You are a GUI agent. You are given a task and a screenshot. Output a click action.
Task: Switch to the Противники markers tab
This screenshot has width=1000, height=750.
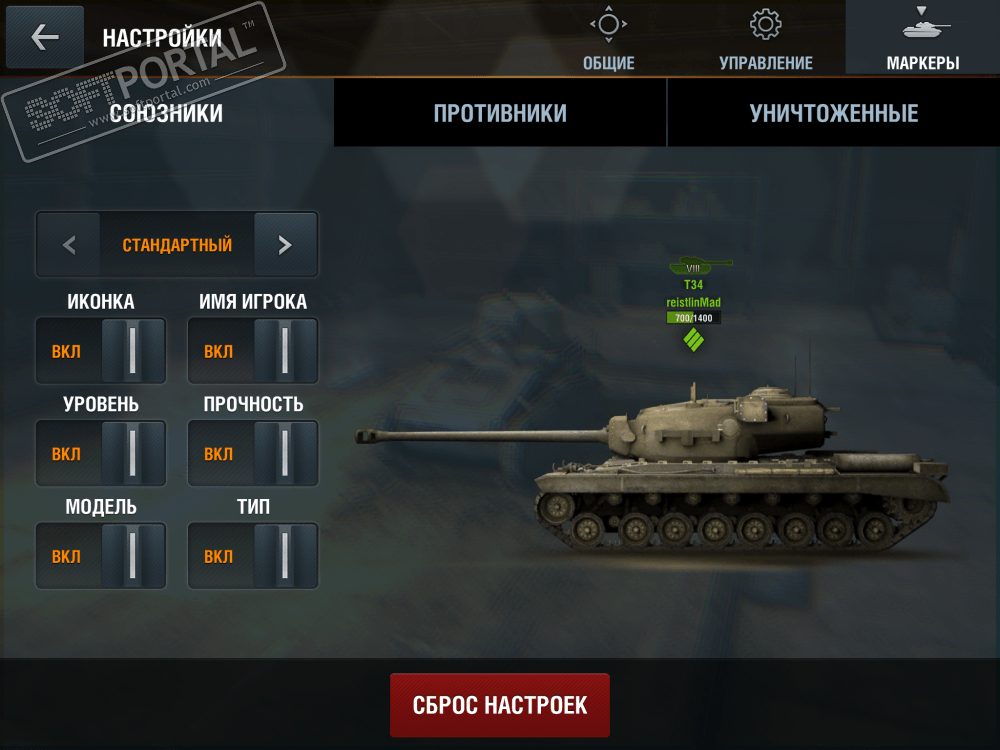point(500,113)
